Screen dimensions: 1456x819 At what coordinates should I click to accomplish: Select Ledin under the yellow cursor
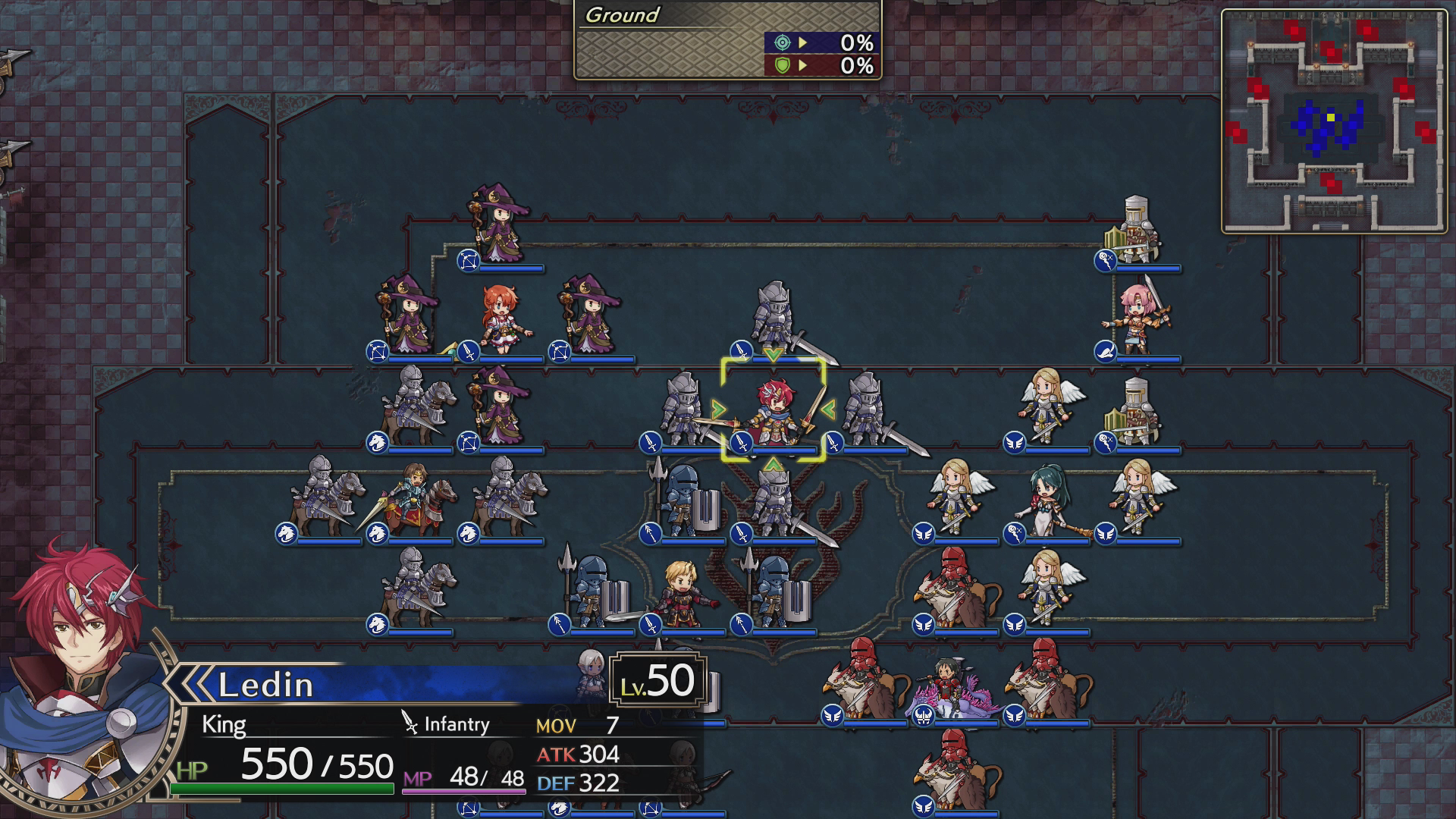pos(773,412)
